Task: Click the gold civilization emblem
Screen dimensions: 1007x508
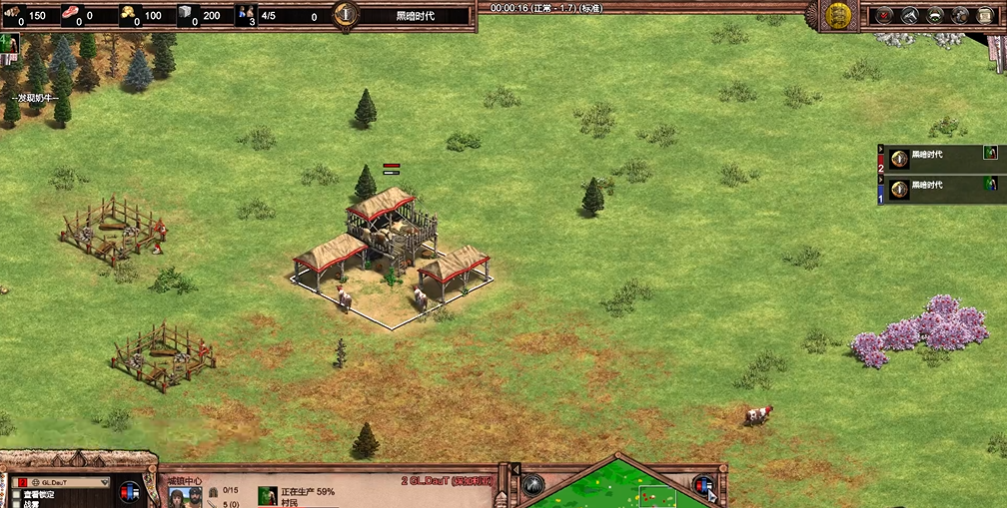Action: (838, 15)
